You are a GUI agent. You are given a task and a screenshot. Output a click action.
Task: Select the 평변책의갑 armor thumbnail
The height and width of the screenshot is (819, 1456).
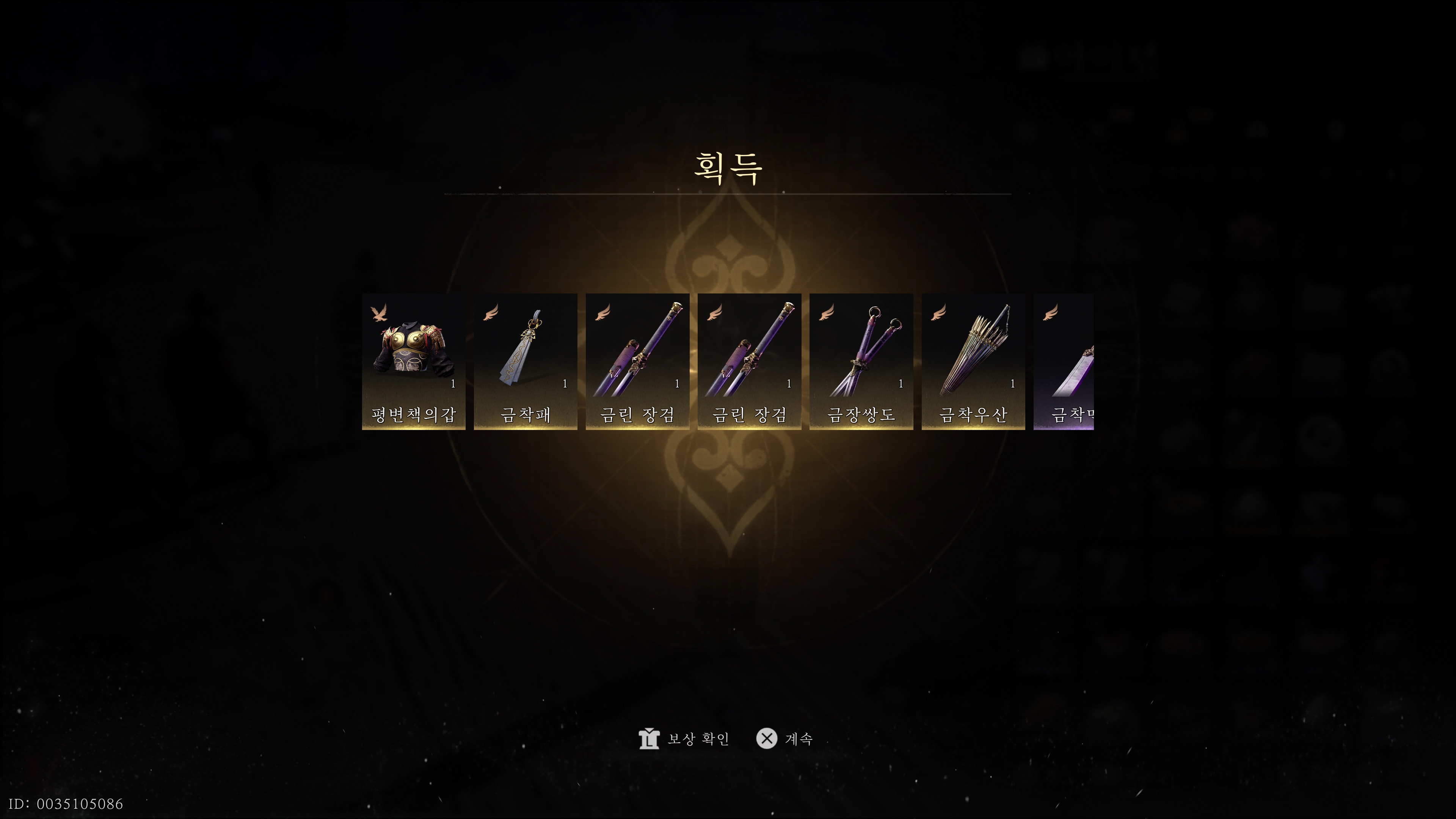414,362
